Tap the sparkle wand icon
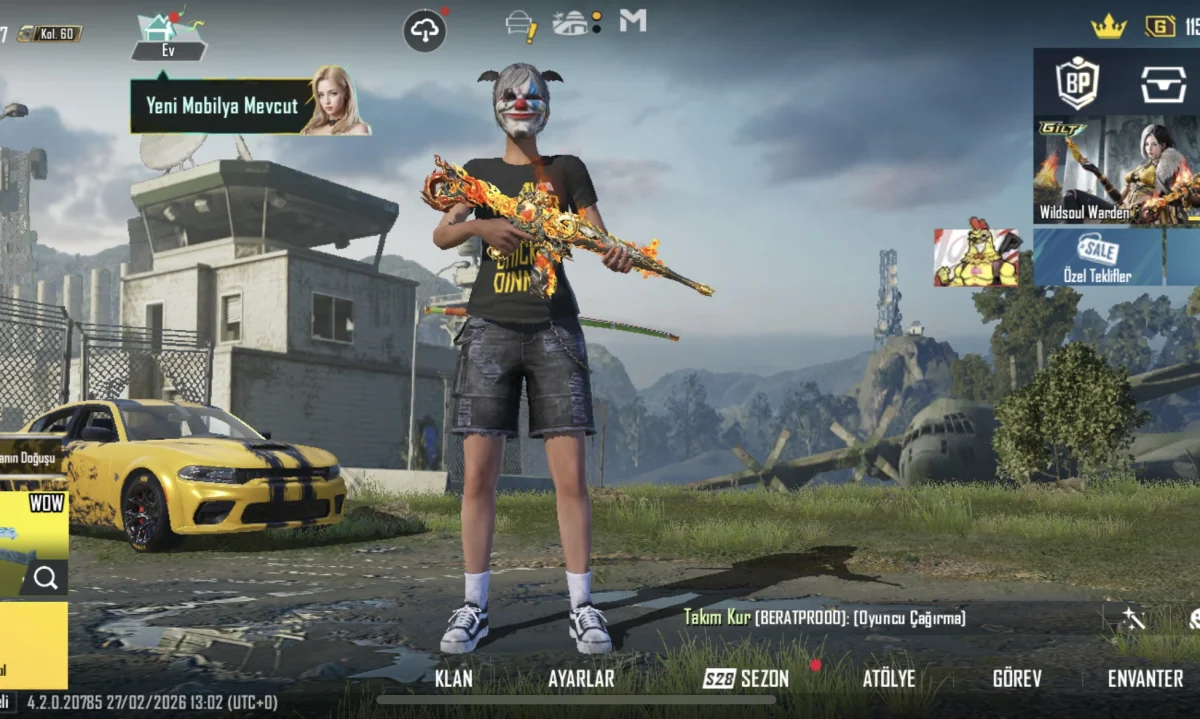The height and width of the screenshot is (719, 1200). [1133, 618]
